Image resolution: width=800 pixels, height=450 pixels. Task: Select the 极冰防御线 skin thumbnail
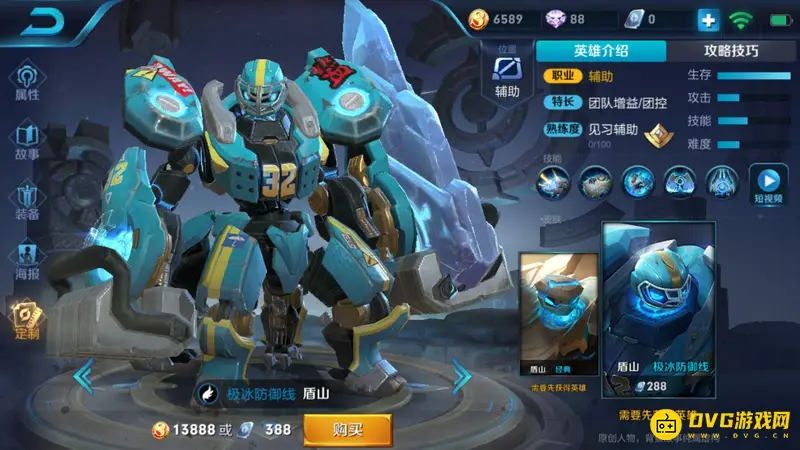657,310
